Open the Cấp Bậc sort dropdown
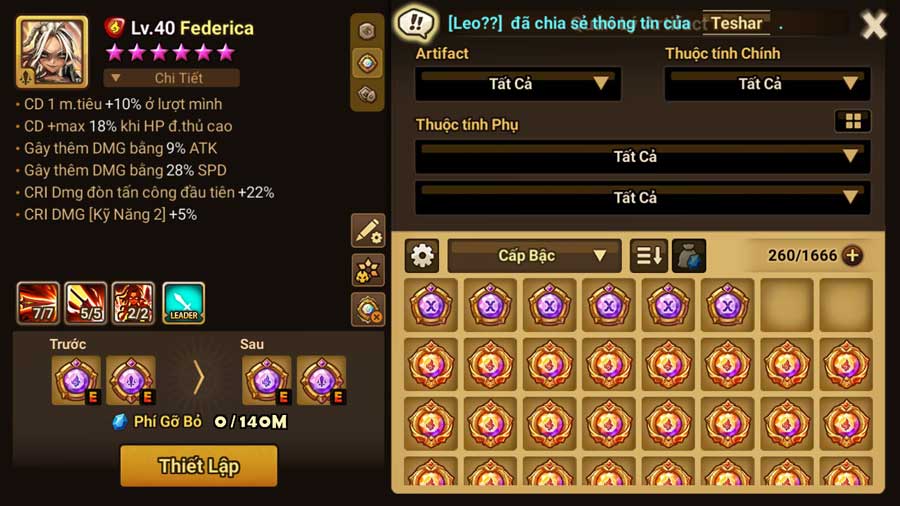Image resolution: width=900 pixels, height=506 pixels. [534, 256]
